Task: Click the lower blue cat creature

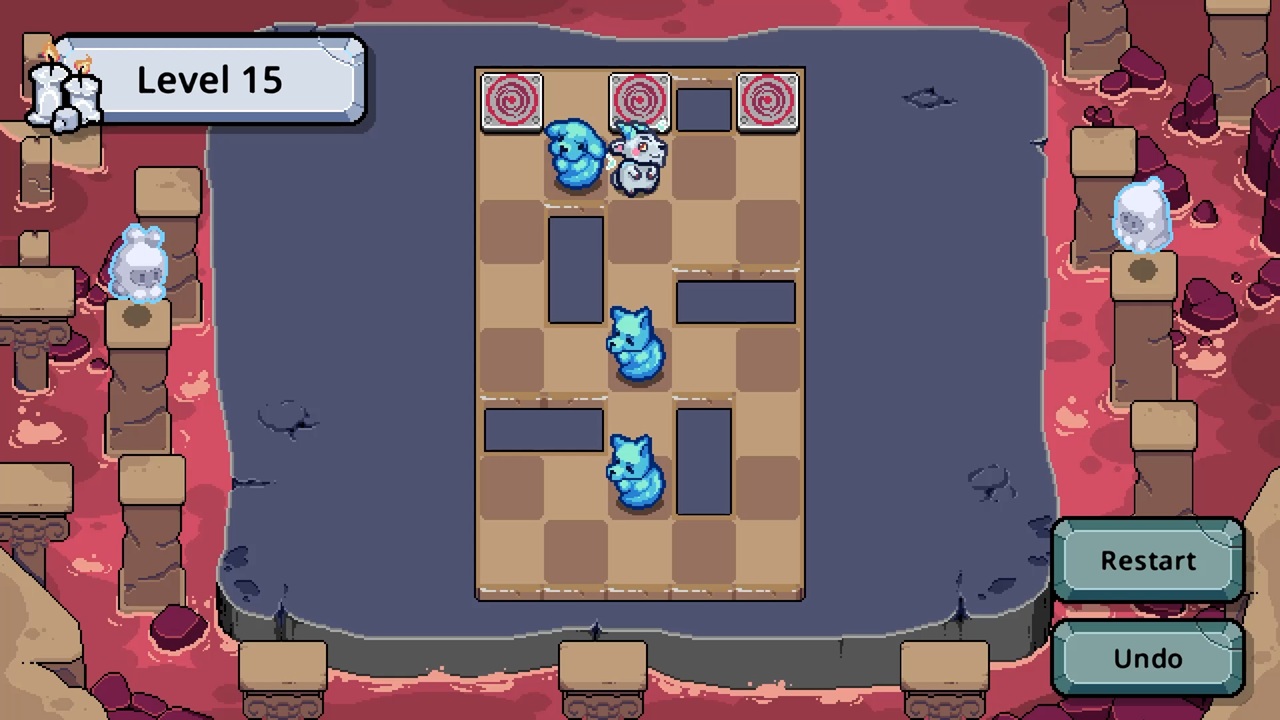Action: pyautogui.click(x=637, y=470)
